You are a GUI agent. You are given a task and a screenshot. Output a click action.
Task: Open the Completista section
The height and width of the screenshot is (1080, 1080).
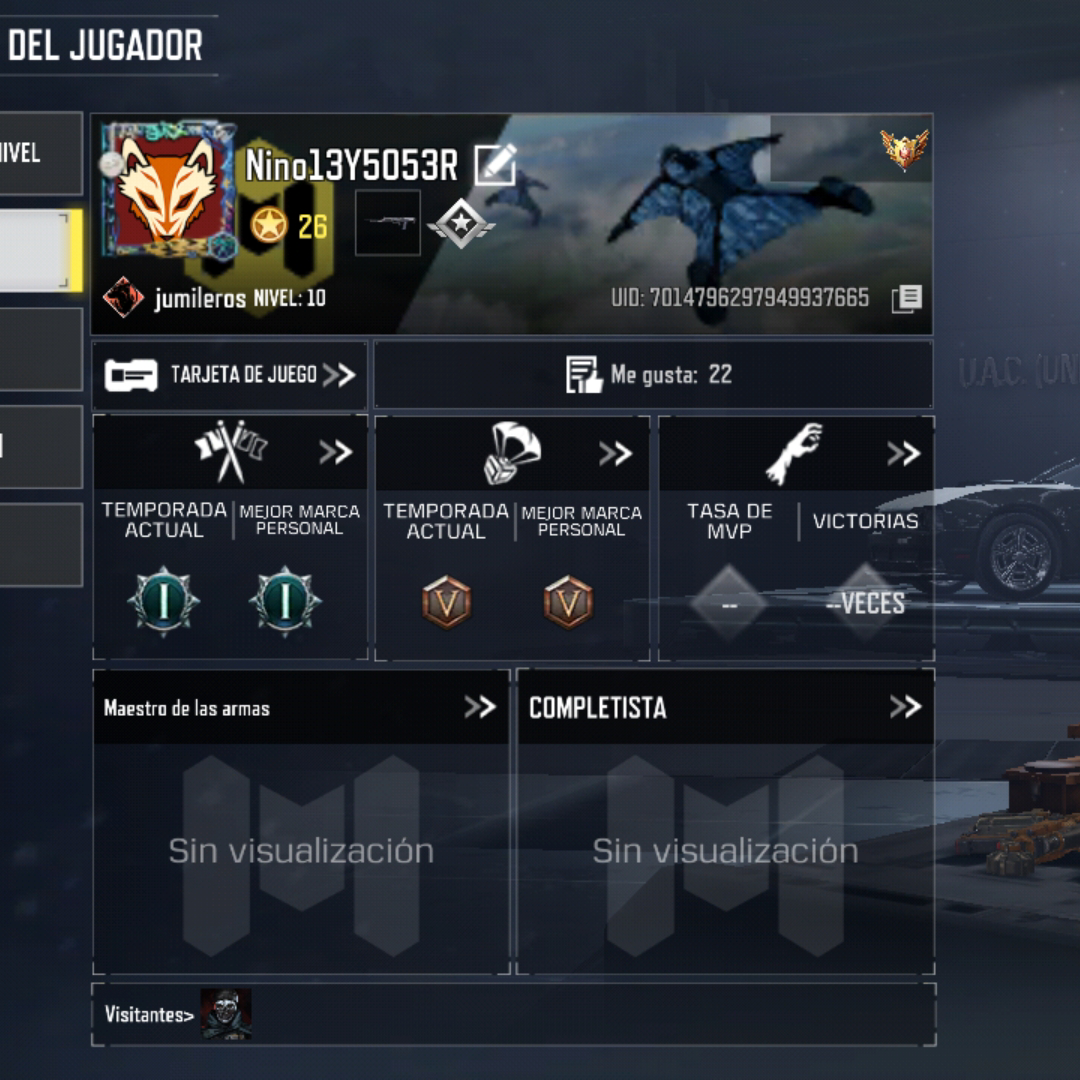point(724,708)
